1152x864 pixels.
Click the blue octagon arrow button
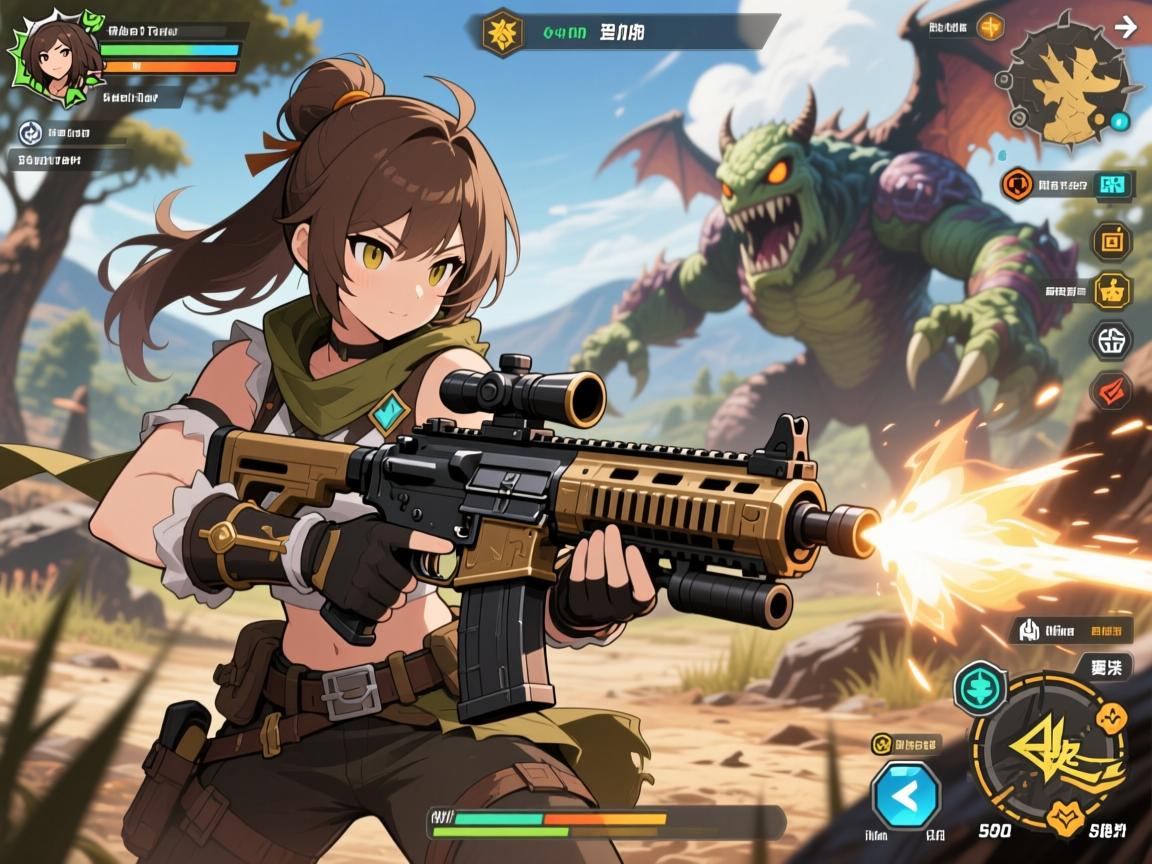(x=906, y=795)
